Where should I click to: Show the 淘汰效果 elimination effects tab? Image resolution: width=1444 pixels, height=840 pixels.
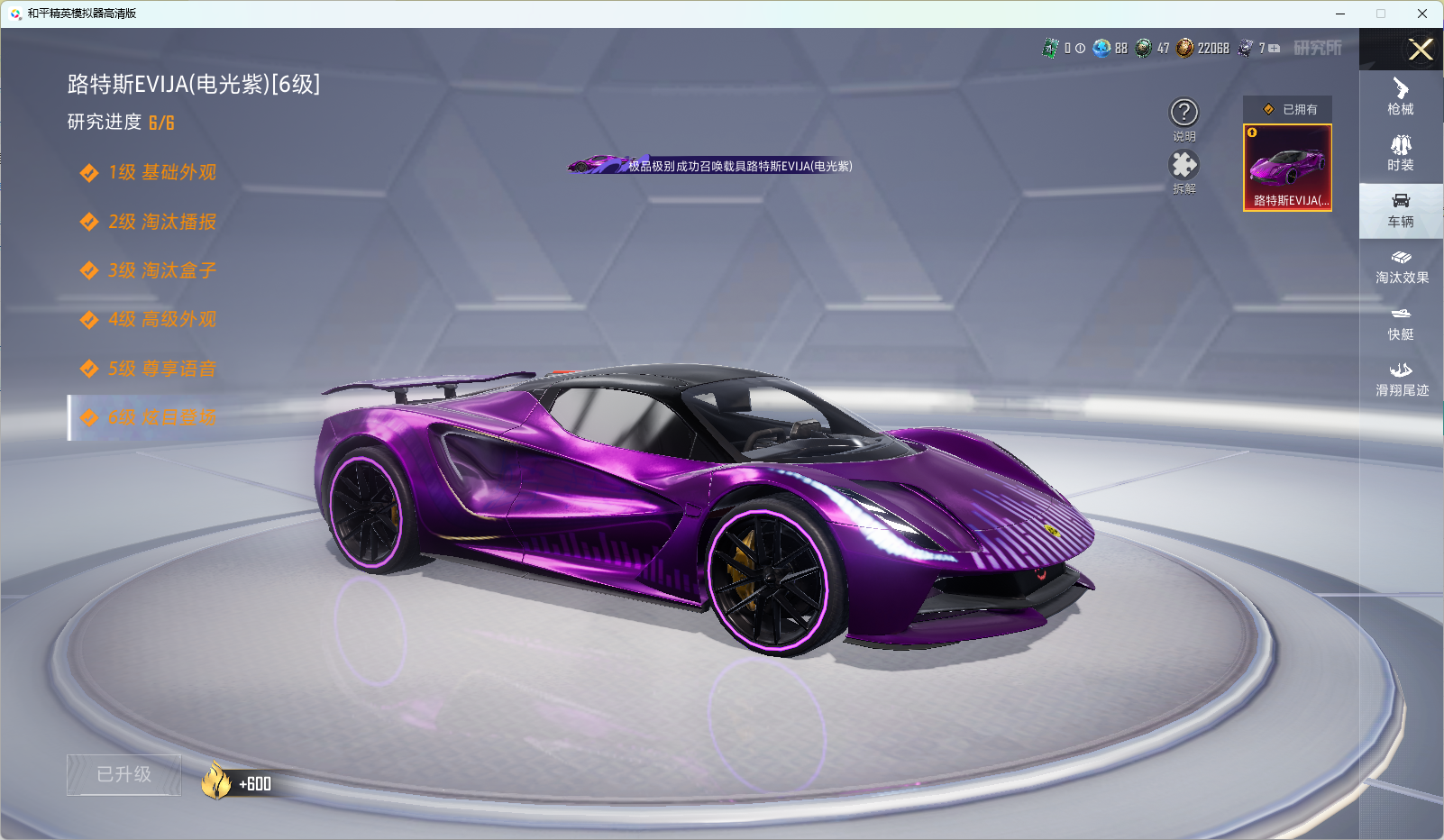[x=1401, y=267]
